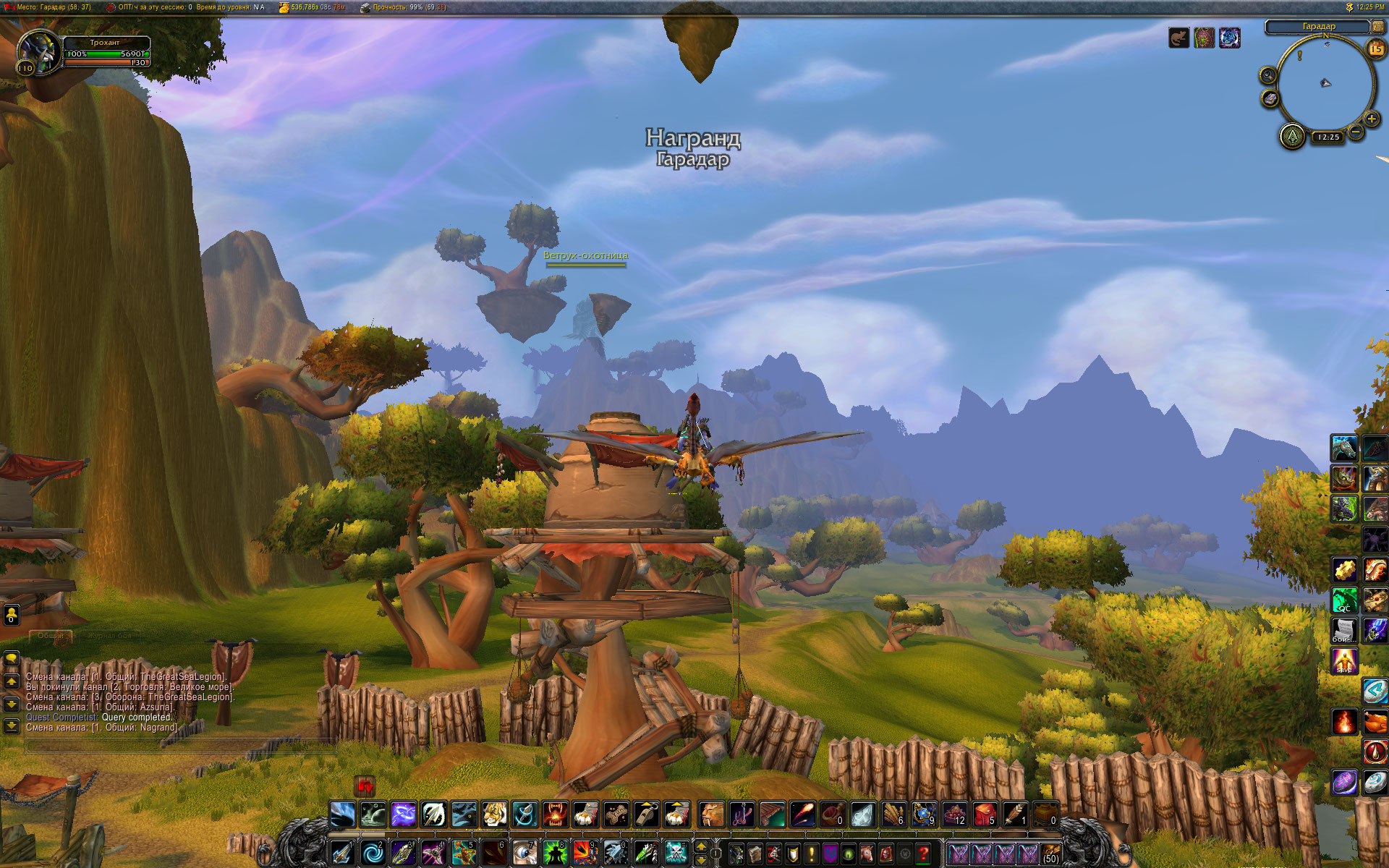
Task: Use the whistle ability on the action bar
Action: (647, 814)
